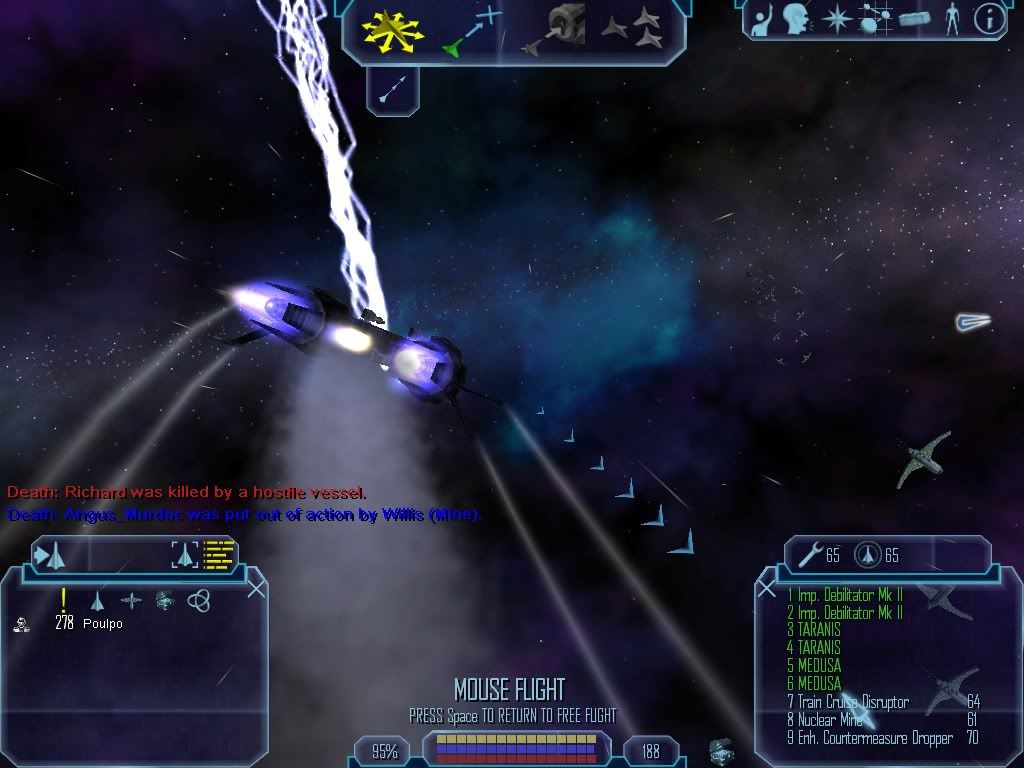Open the talking head chat icon
The height and width of the screenshot is (768, 1024).
796,18
